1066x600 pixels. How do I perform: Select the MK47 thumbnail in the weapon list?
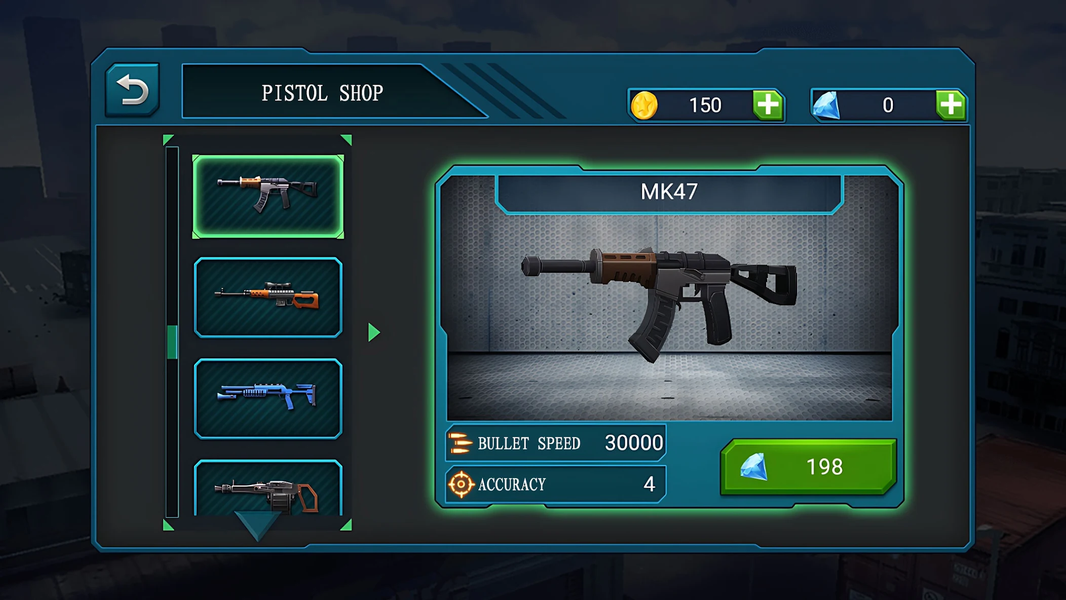(267, 196)
